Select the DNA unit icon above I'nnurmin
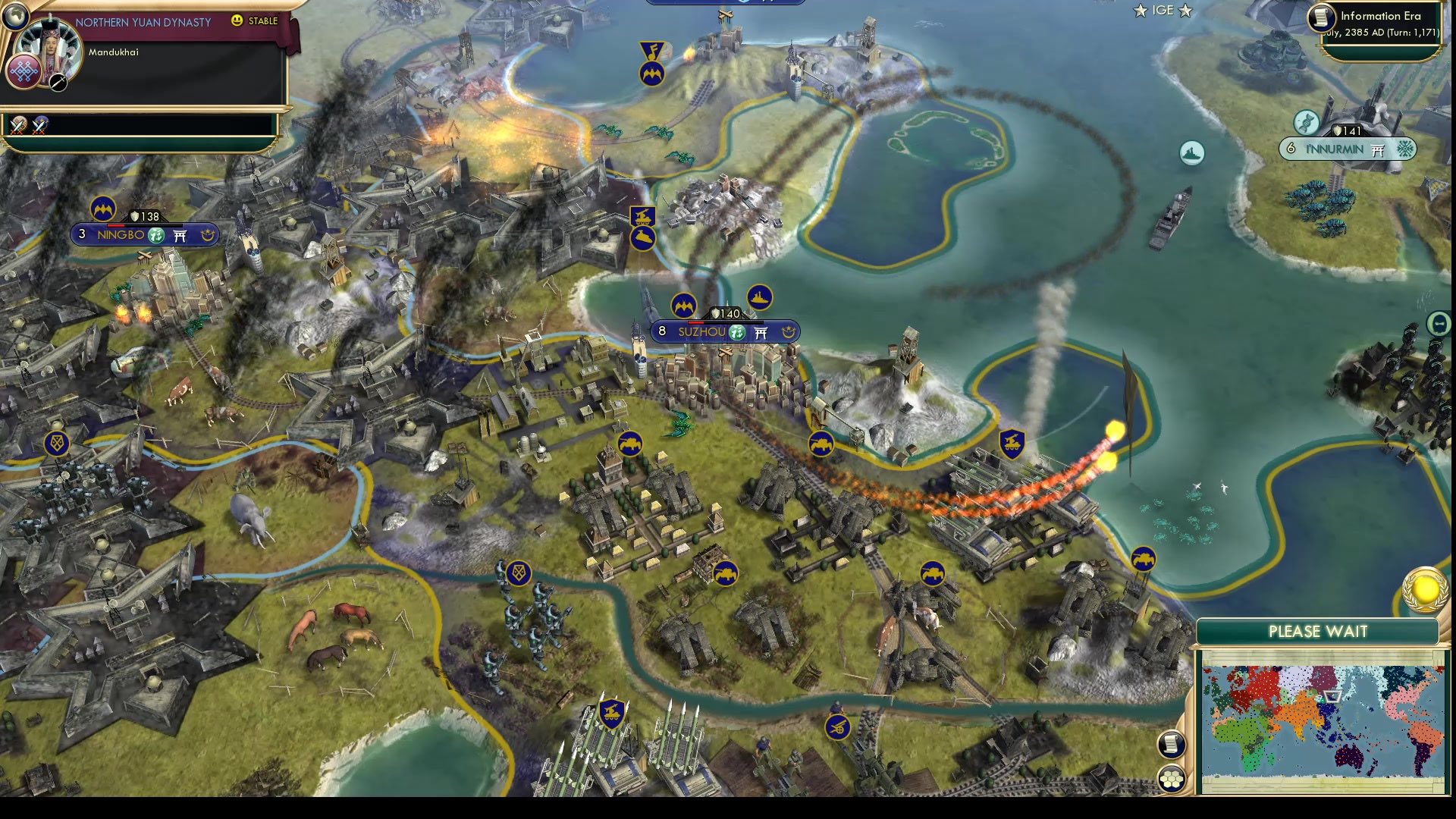 pos(1306,121)
